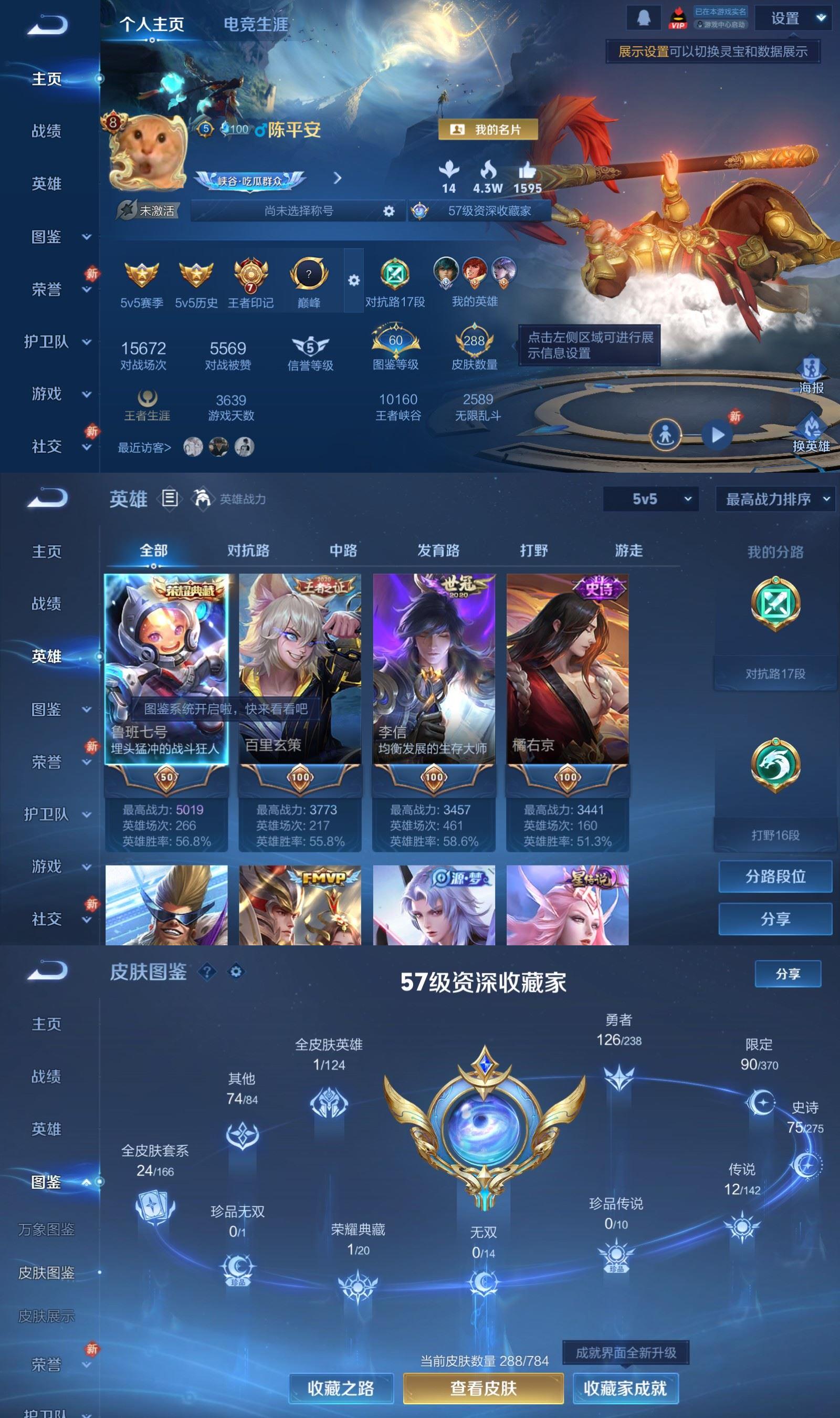Select the 发育路 lane filter tab

tap(440, 550)
